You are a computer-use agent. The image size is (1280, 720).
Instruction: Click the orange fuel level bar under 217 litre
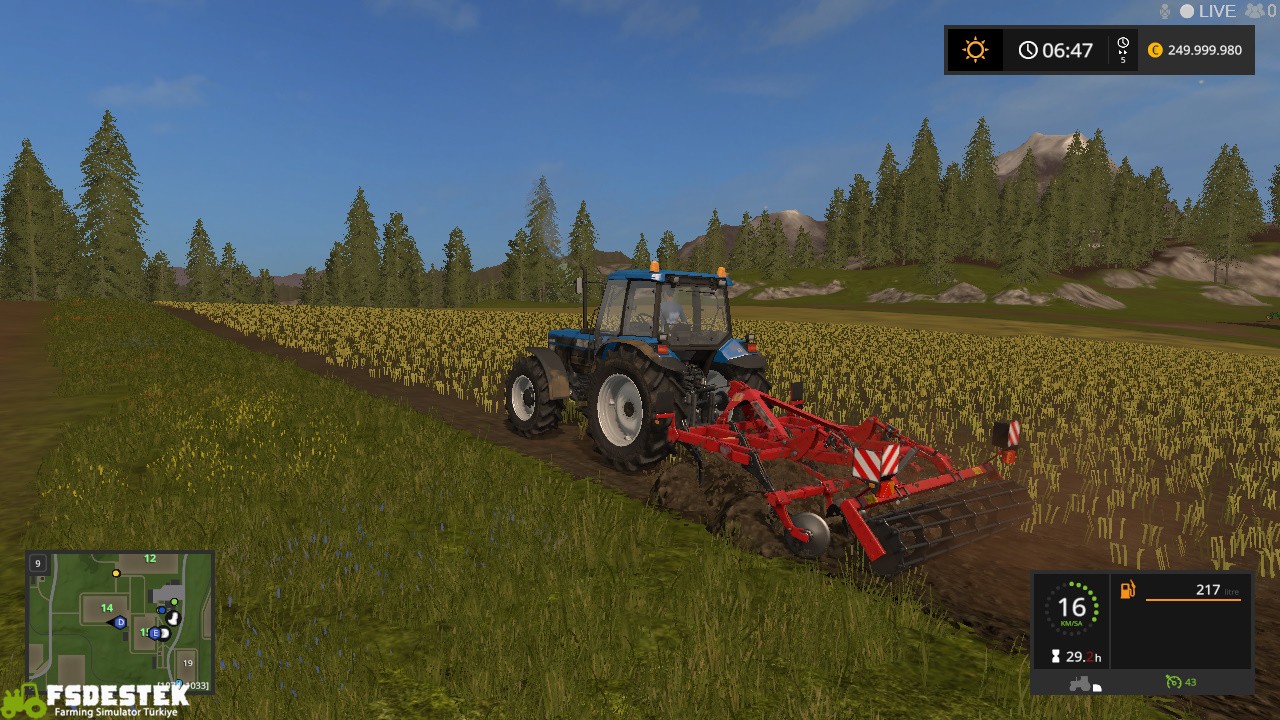pyautogui.click(x=1193, y=600)
